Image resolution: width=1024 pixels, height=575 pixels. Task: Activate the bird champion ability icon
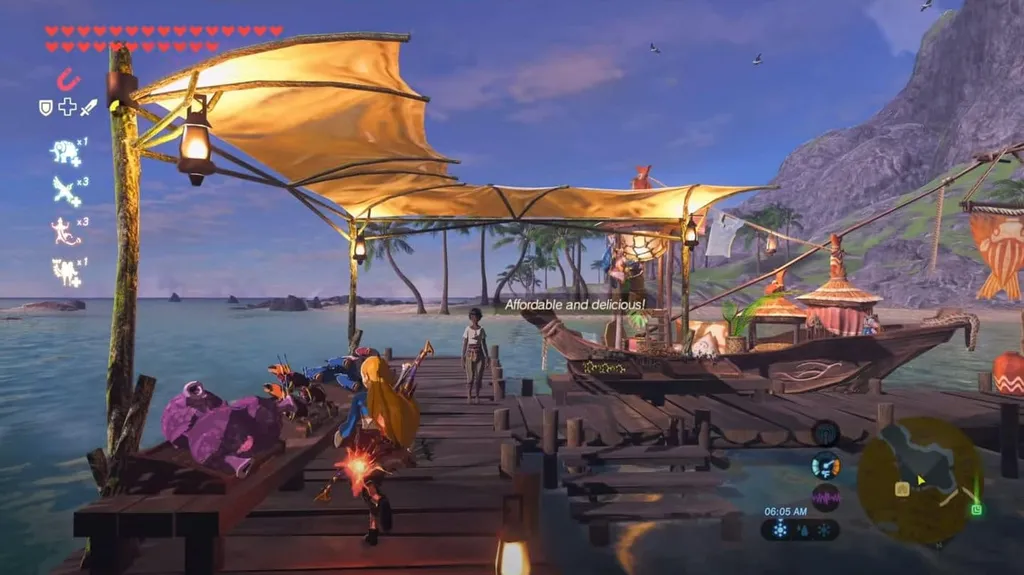click(x=66, y=190)
